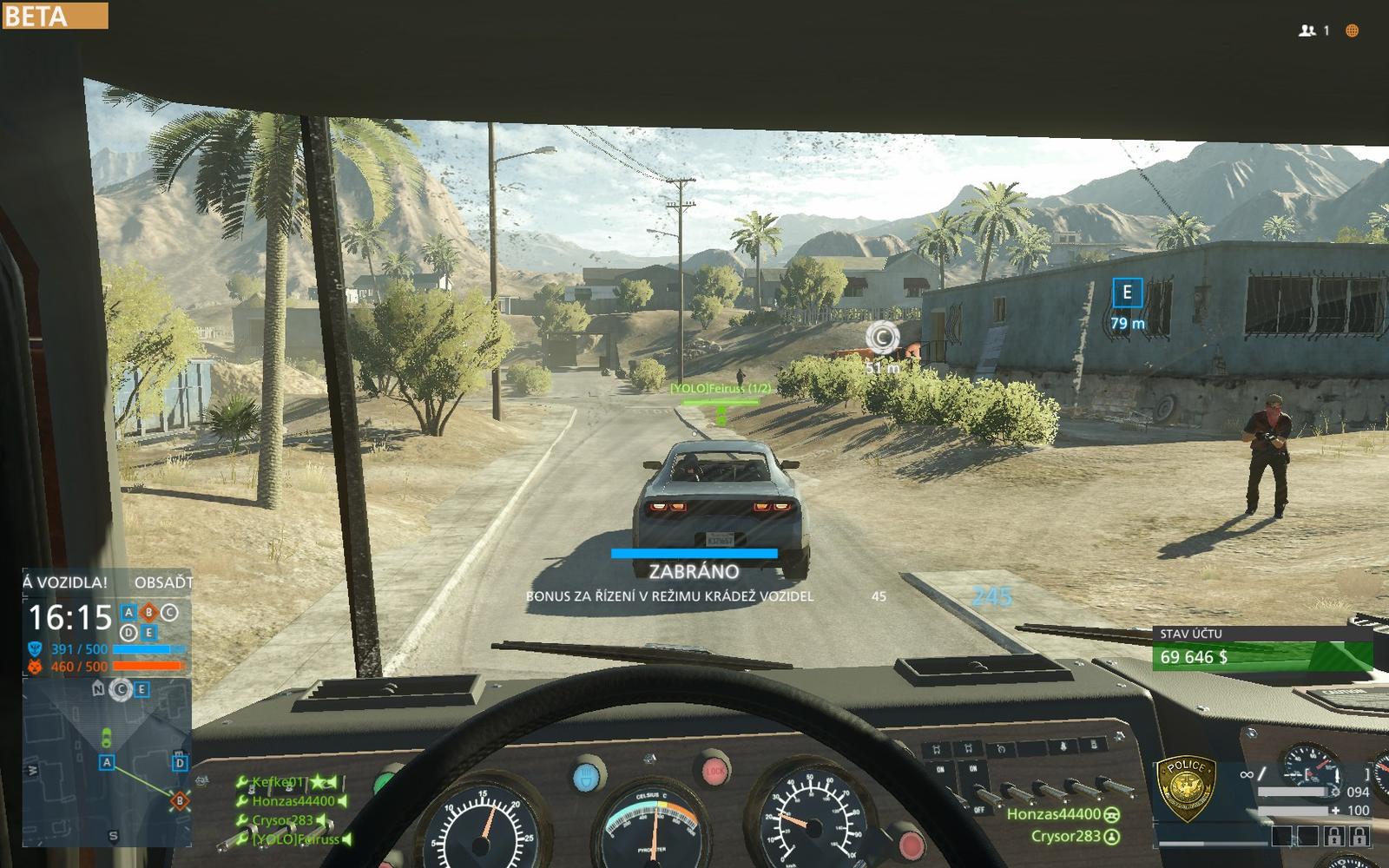The height and width of the screenshot is (868, 1389).
Task: Select [YOLO]Feiruss in the squad list
Action: pos(295,839)
